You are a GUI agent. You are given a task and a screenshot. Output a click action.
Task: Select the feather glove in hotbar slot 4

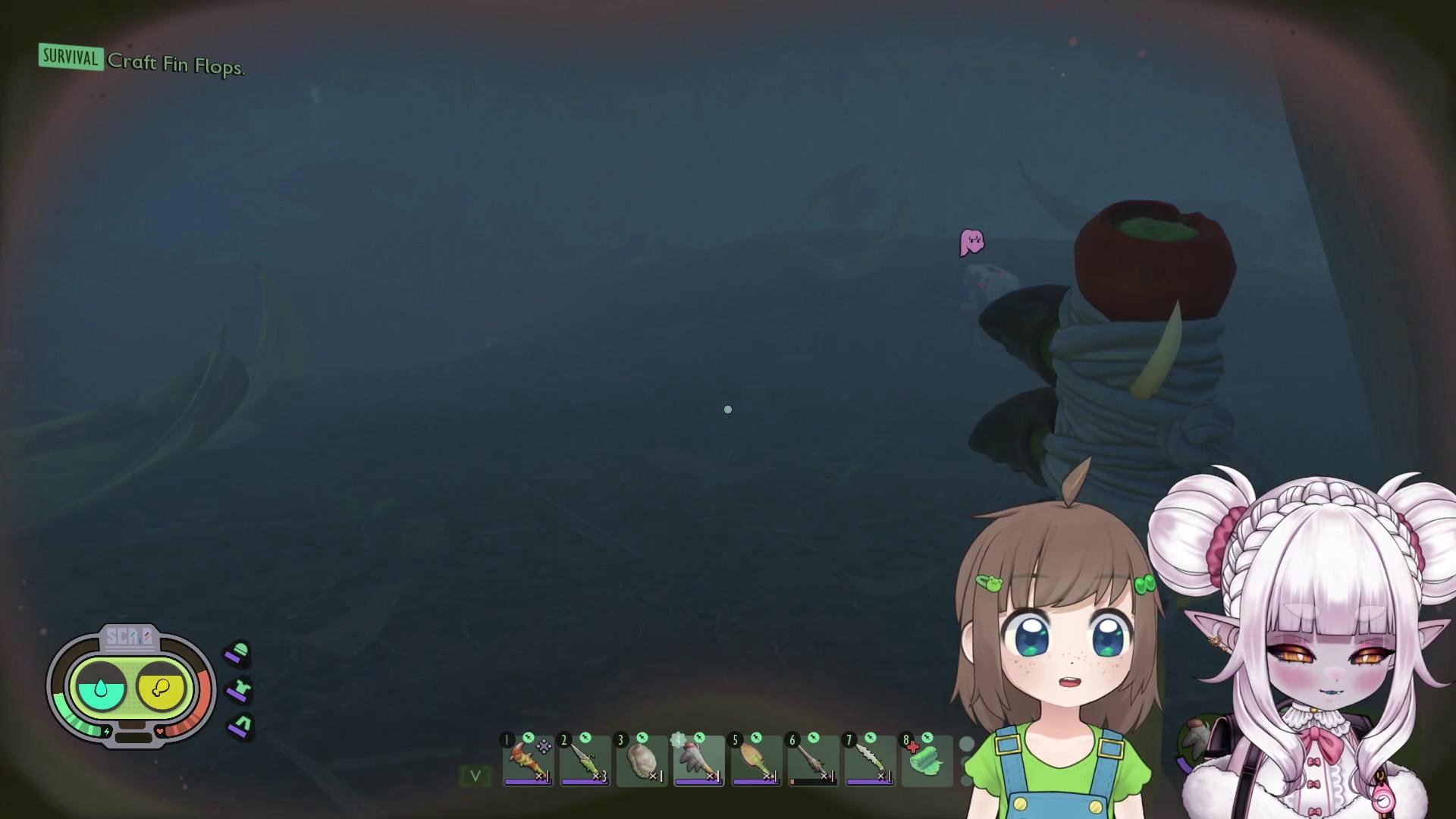[x=699, y=761]
